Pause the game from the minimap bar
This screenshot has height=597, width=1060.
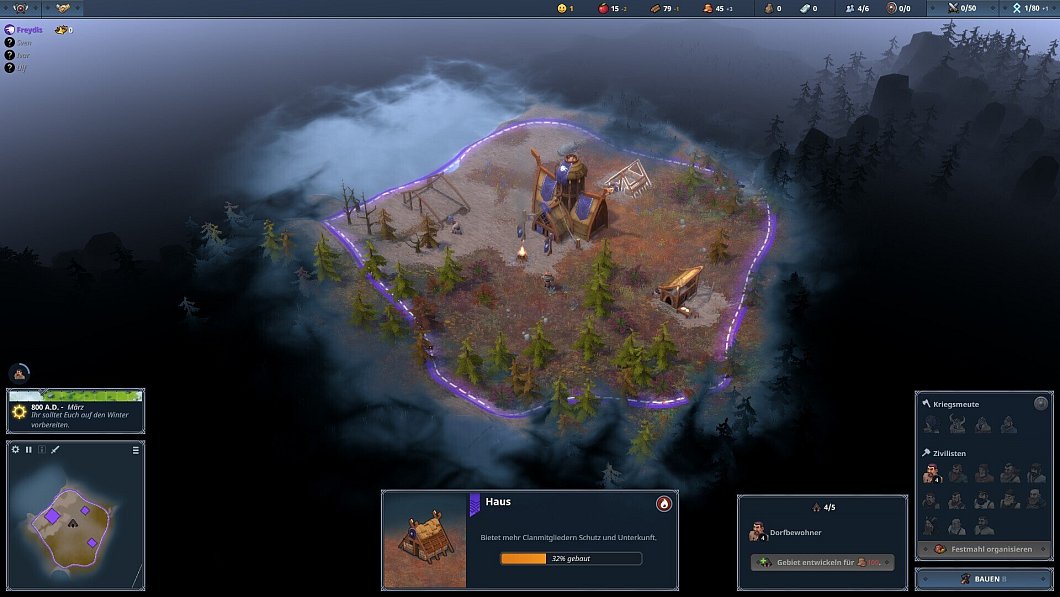click(29, 450)
